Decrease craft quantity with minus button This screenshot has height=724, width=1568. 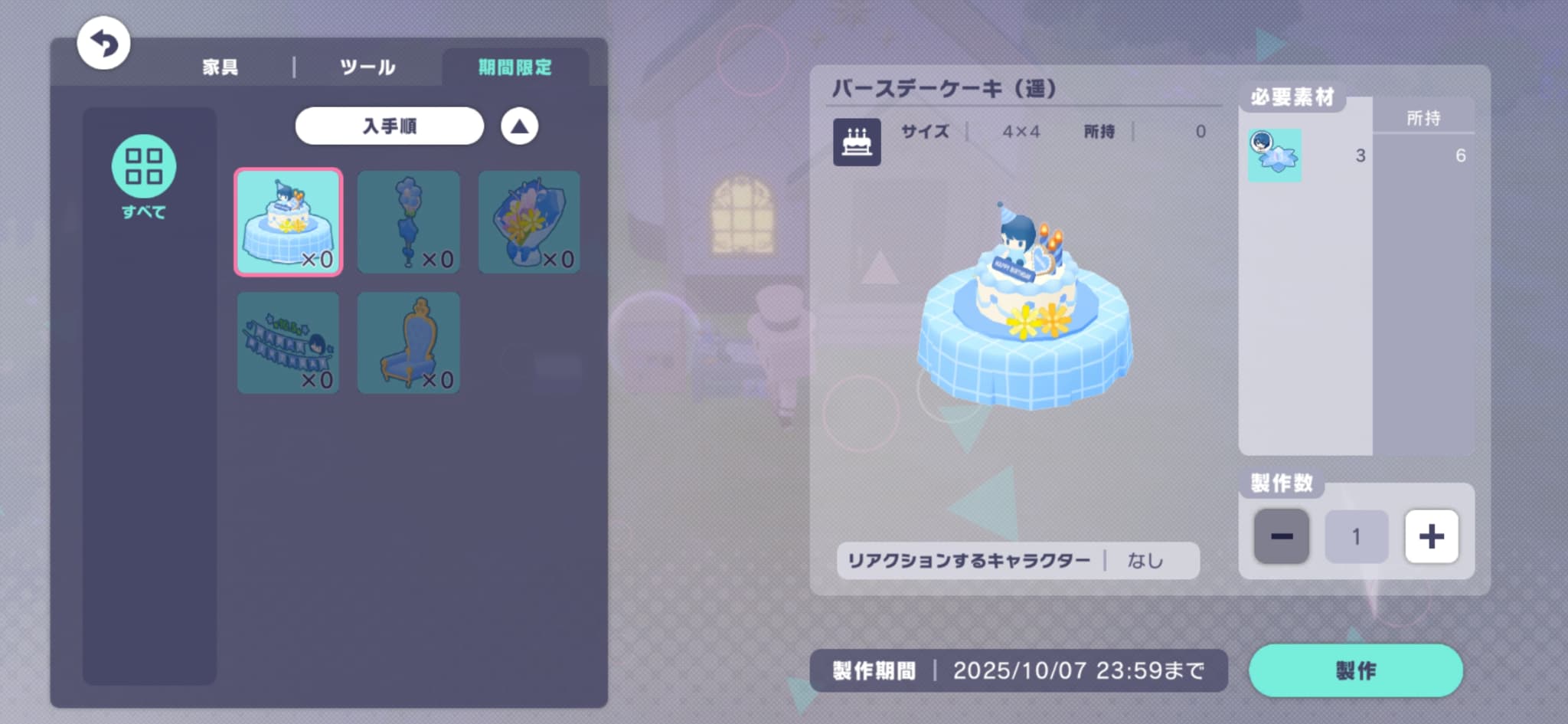point(1281,536)
